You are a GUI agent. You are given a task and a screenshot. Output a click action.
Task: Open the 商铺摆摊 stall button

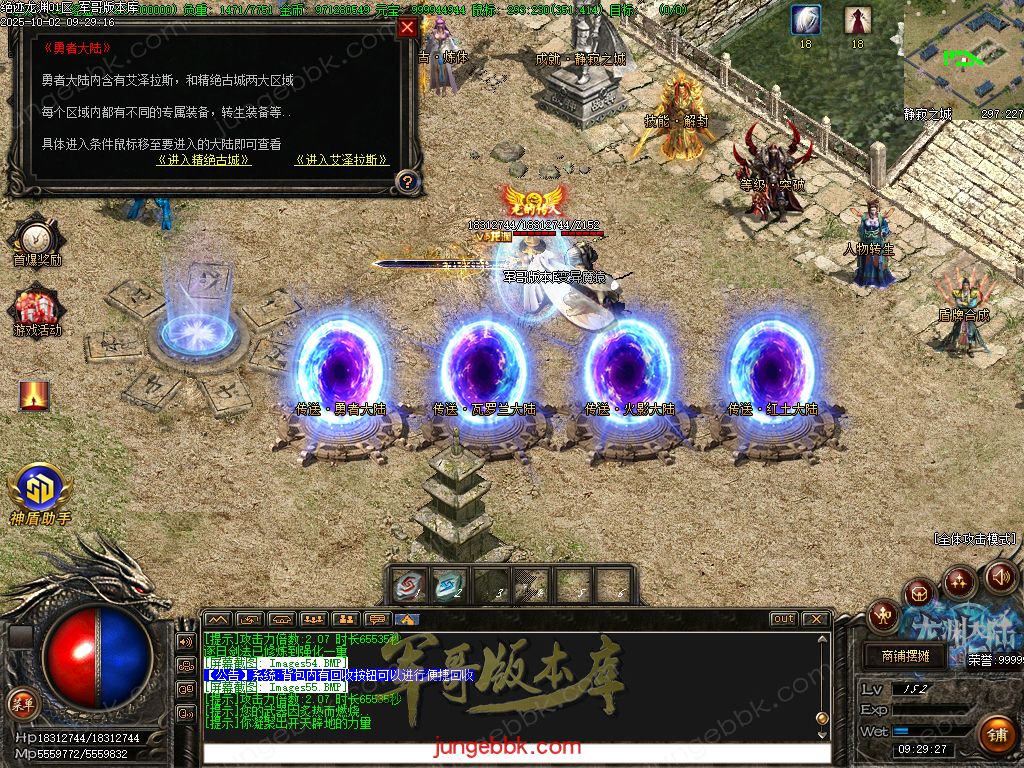pyautogui.click(x=906, y=657)
